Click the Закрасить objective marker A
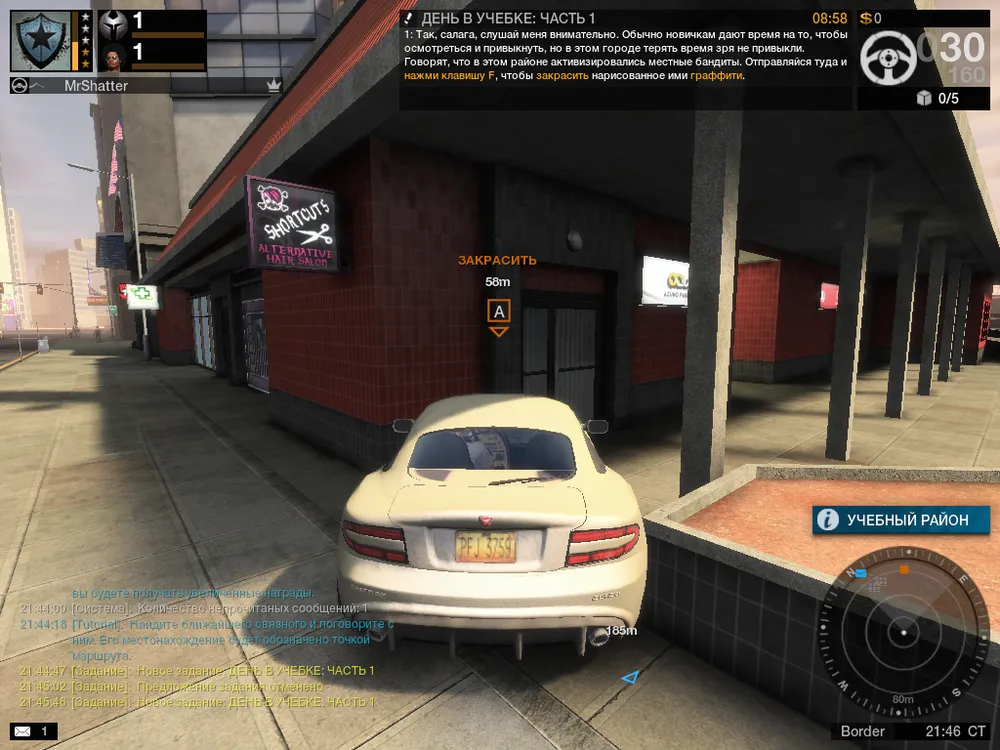The width and height of the screenshot is (1000, 750). [498, 311]
